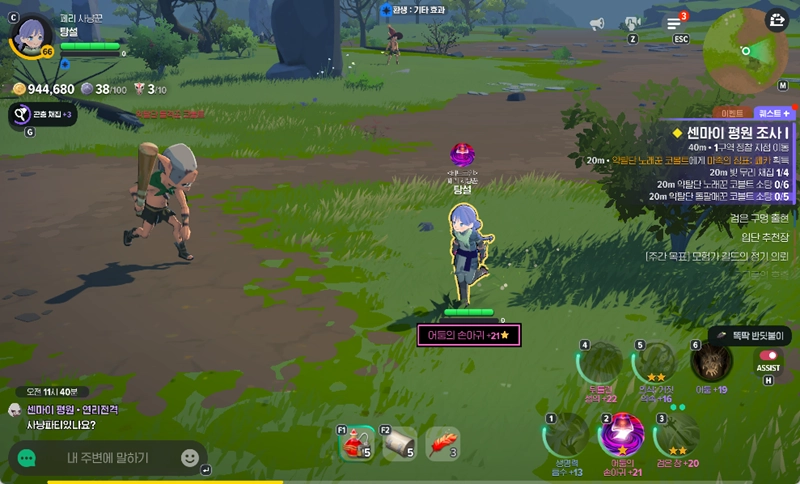Activate the 어둠의 손아귀 skill
The image size is (800, 484).
[621, 435]
